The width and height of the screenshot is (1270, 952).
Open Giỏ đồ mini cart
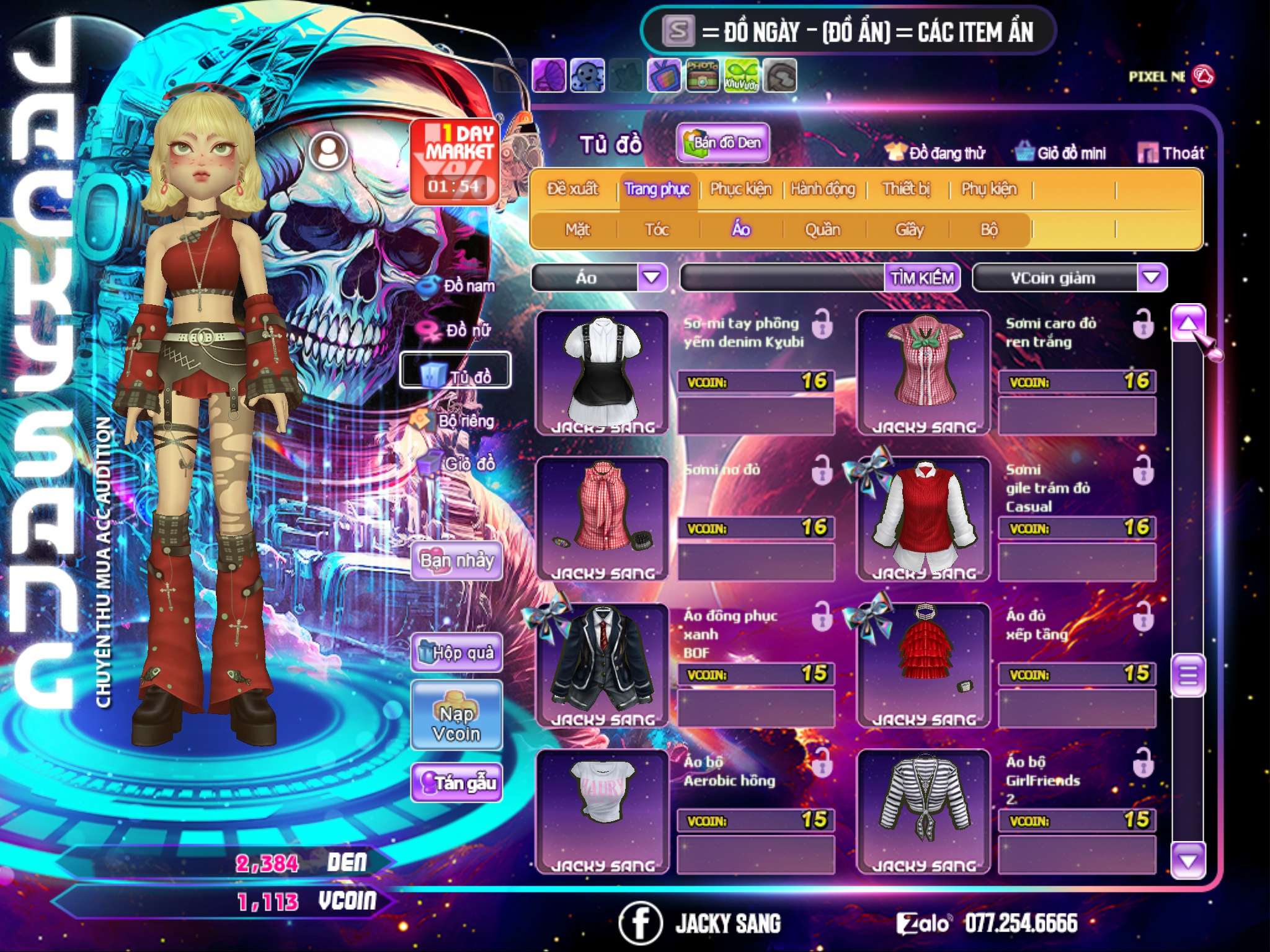(x=1060, y=153)
